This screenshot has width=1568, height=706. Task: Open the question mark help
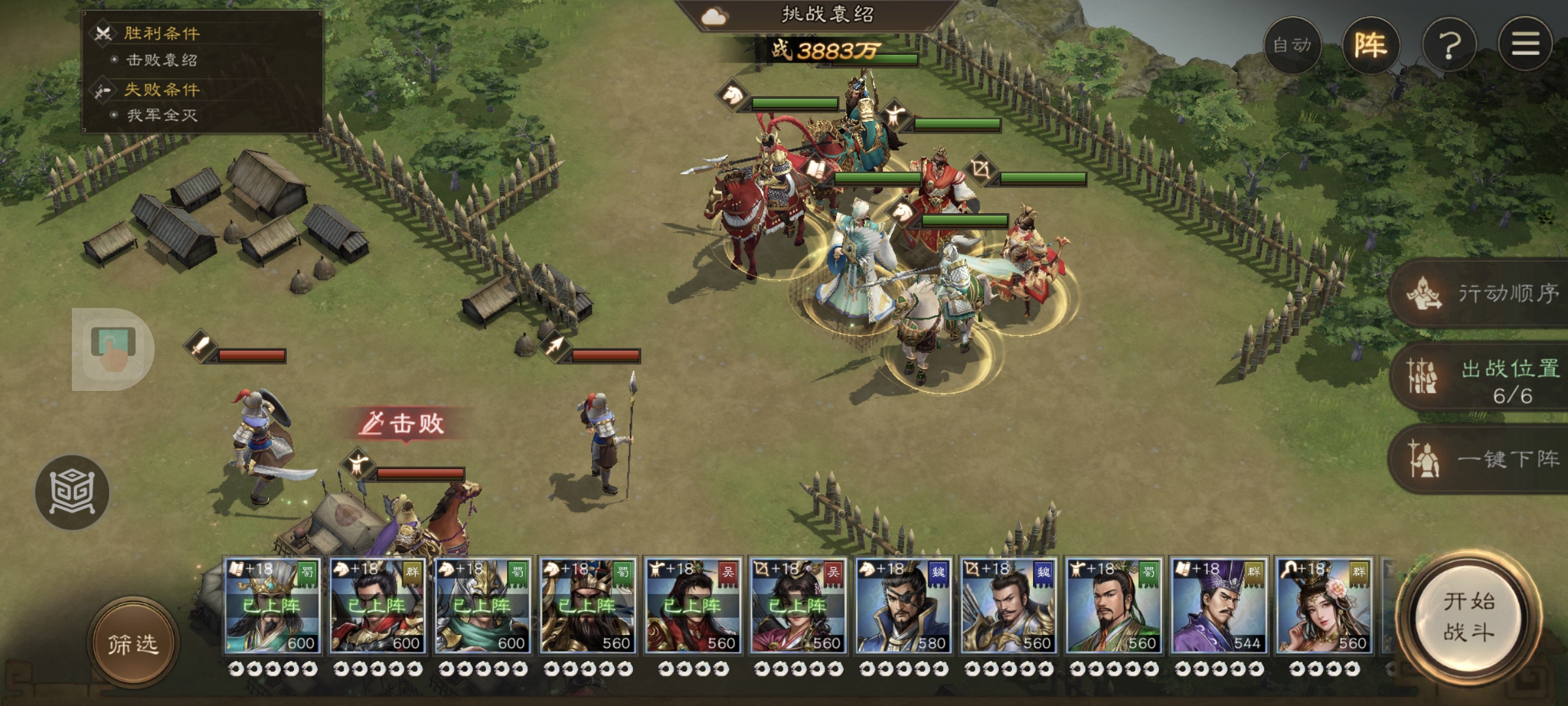pos(1449,45)
